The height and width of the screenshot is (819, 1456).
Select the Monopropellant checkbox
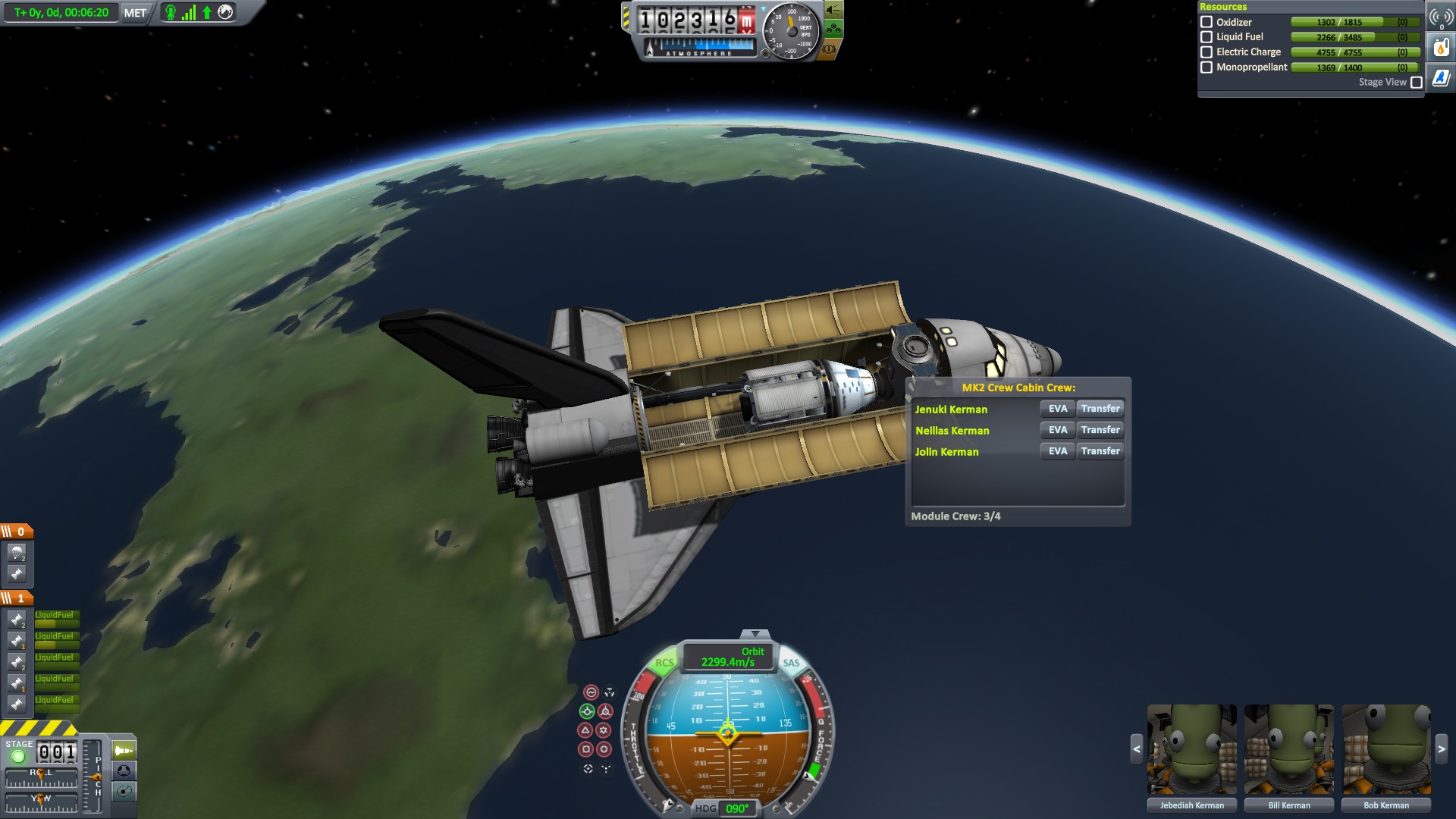1207,67
